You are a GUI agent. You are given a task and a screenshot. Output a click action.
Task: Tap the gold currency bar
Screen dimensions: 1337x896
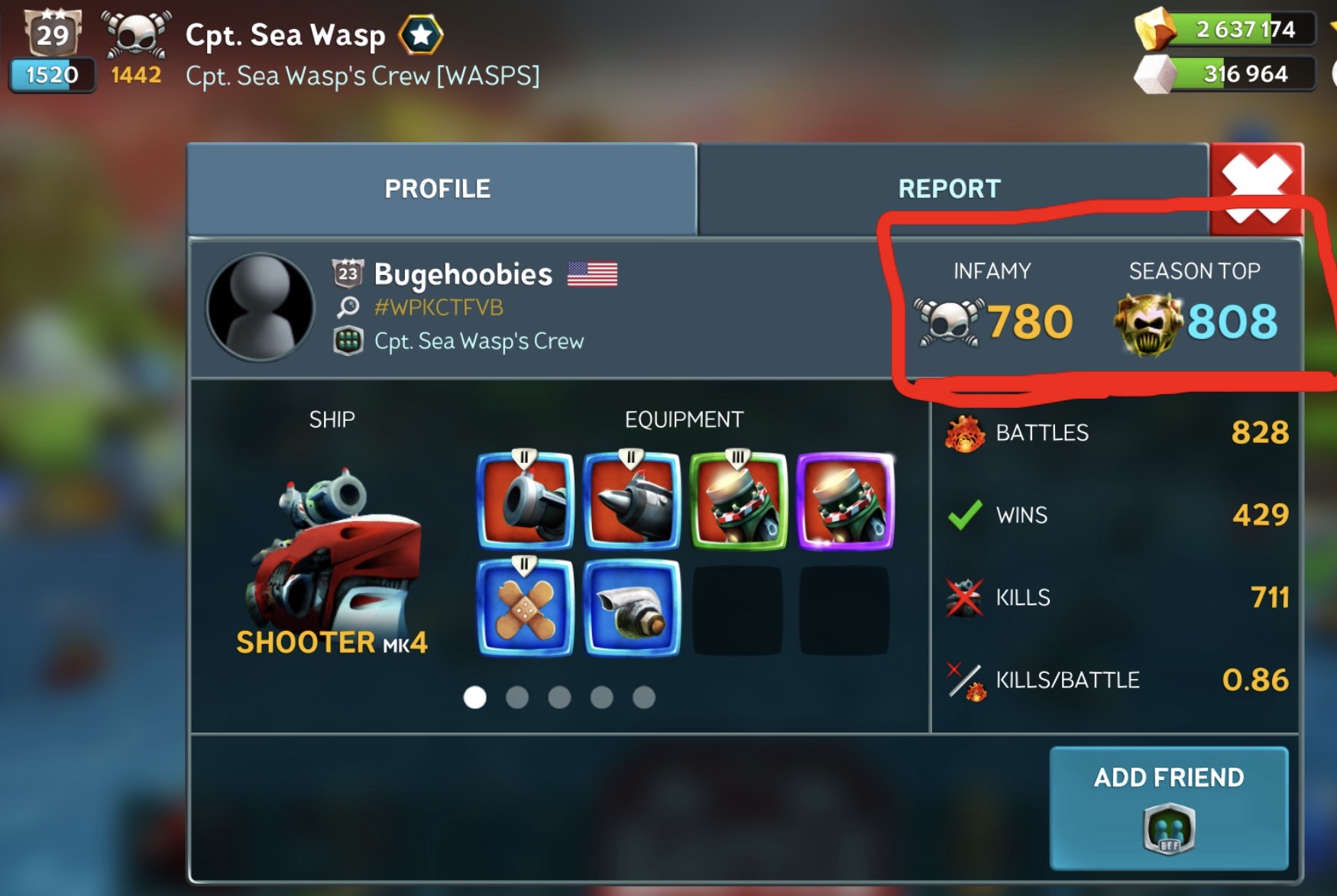(1242, 29)
